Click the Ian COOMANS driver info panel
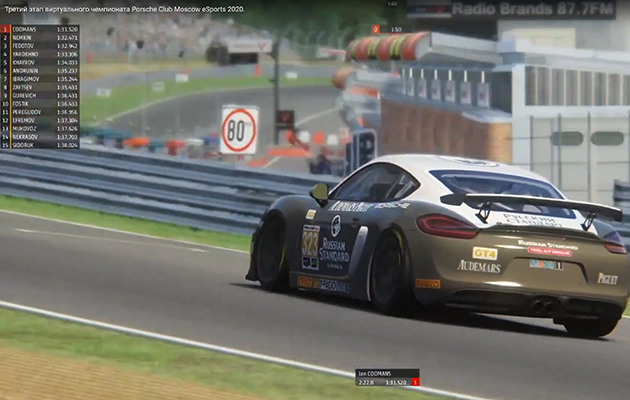Image resolution: width=630 pixels, height=400 pixels. (x=387, y=378)
